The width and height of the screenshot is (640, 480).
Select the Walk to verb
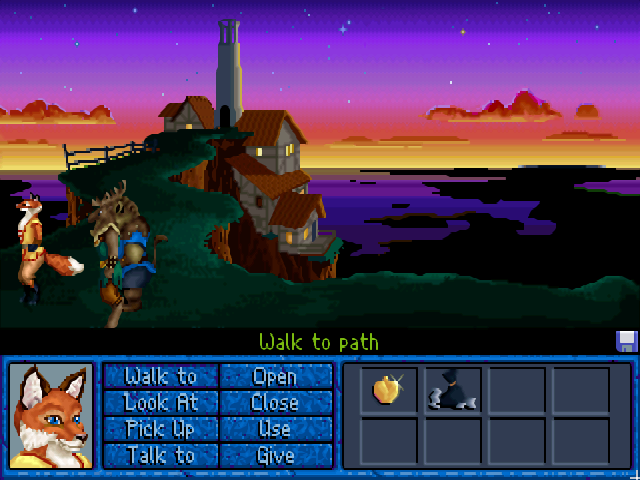click(161, 376)
